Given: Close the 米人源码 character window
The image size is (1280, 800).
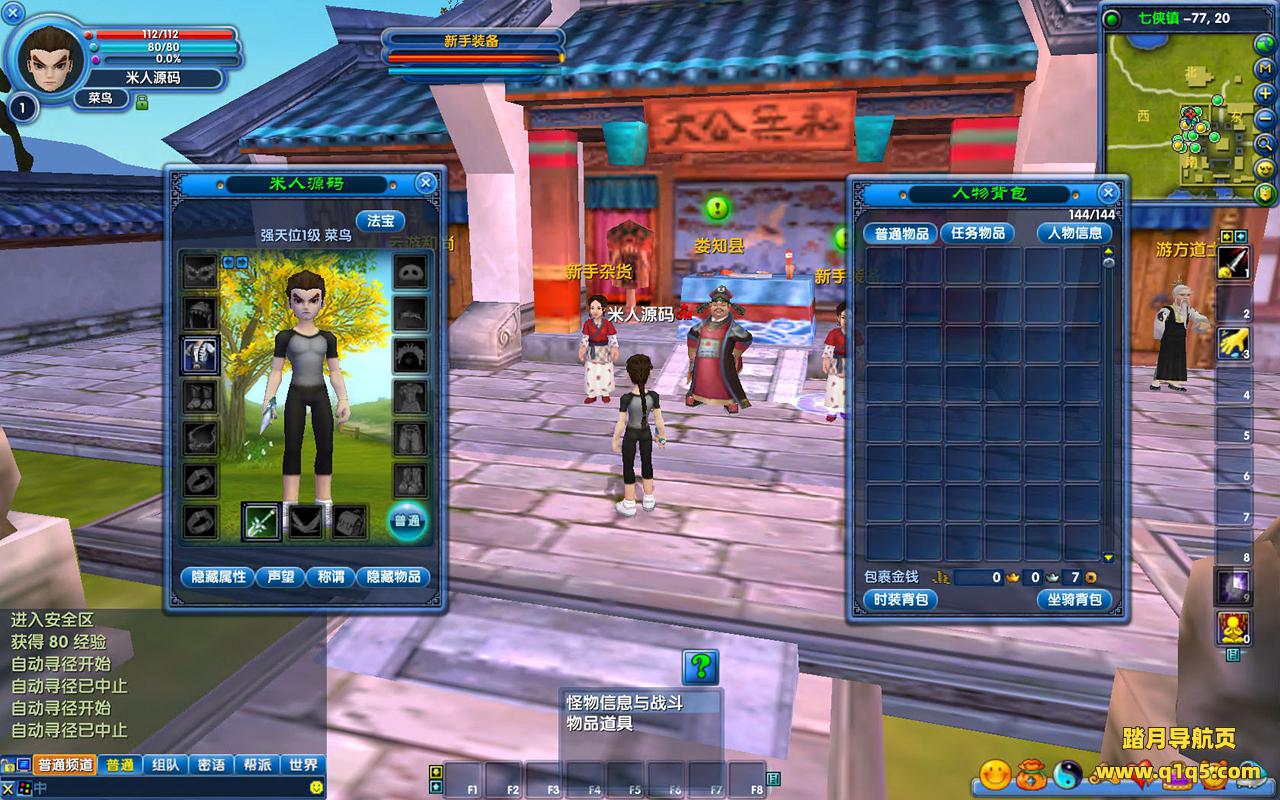Looking at the screenshot, I should tap(426, 183).
